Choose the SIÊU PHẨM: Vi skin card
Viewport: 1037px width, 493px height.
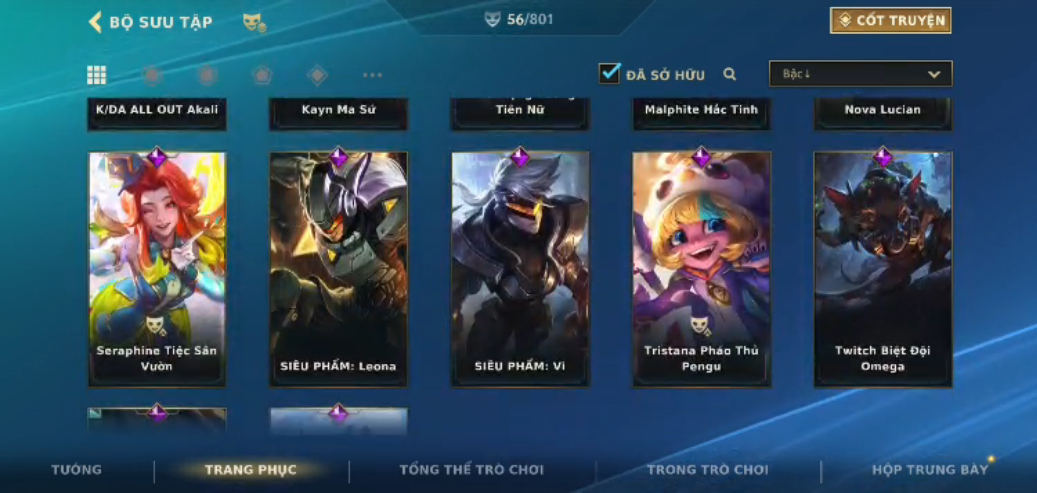[520, 269]
